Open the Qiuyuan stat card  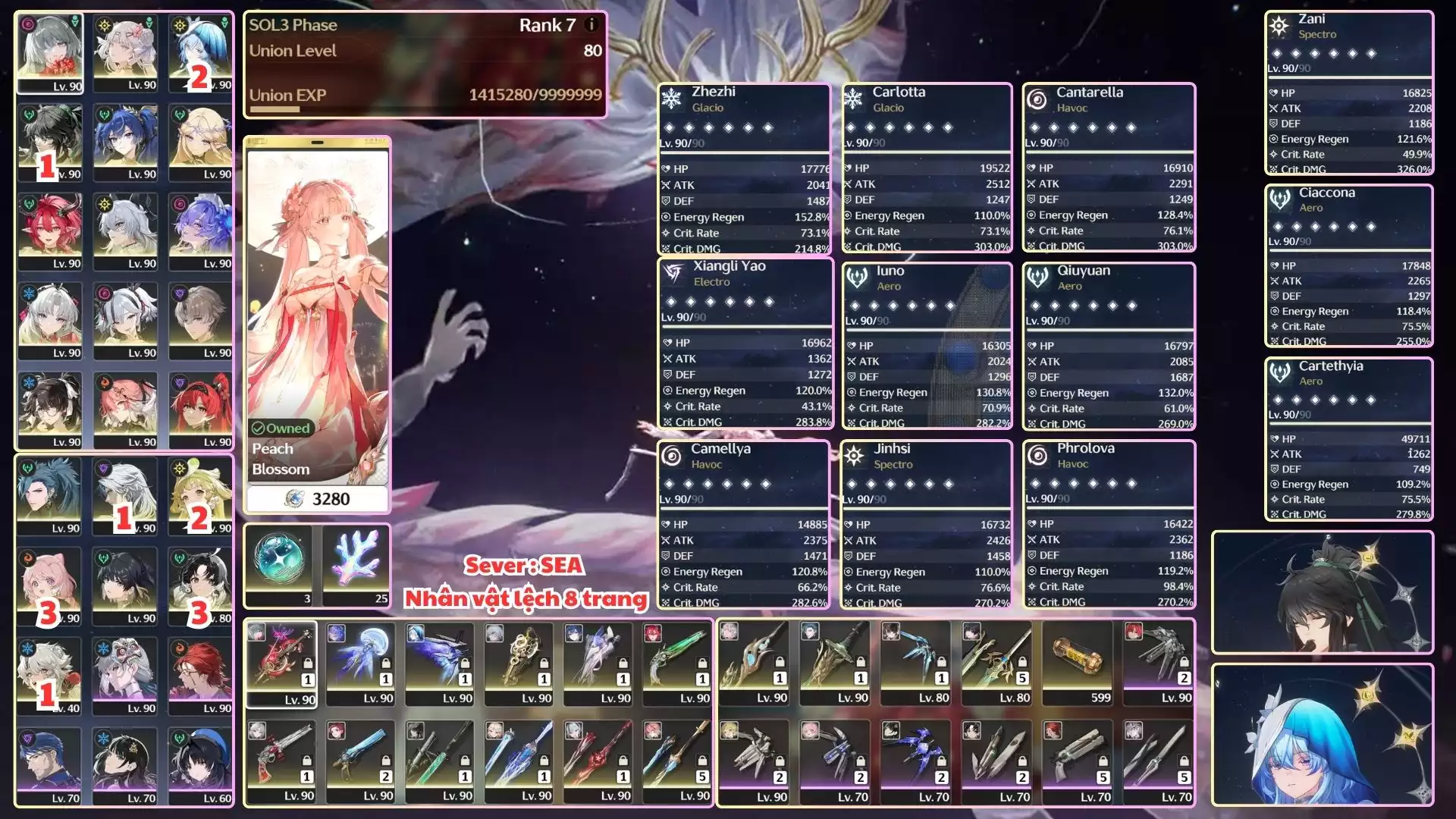1109,346
